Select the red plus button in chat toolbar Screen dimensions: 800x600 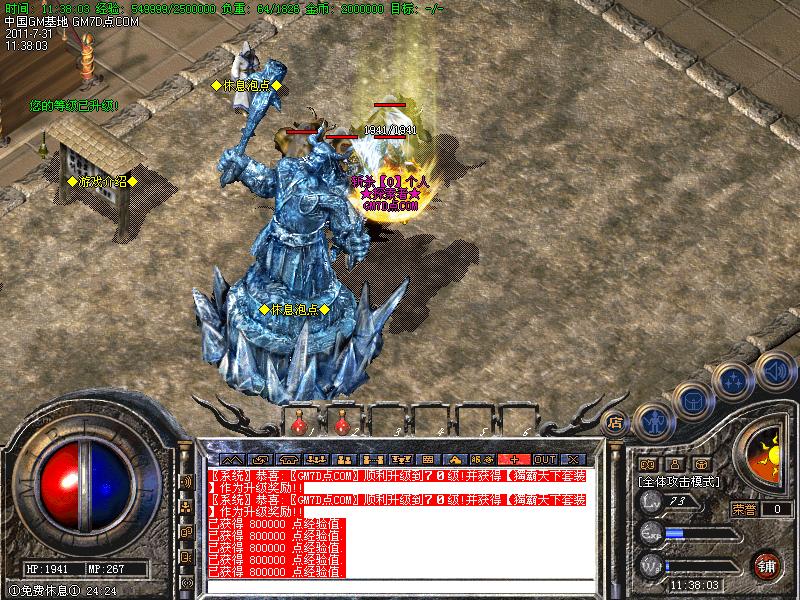click(x=515, y=459)
